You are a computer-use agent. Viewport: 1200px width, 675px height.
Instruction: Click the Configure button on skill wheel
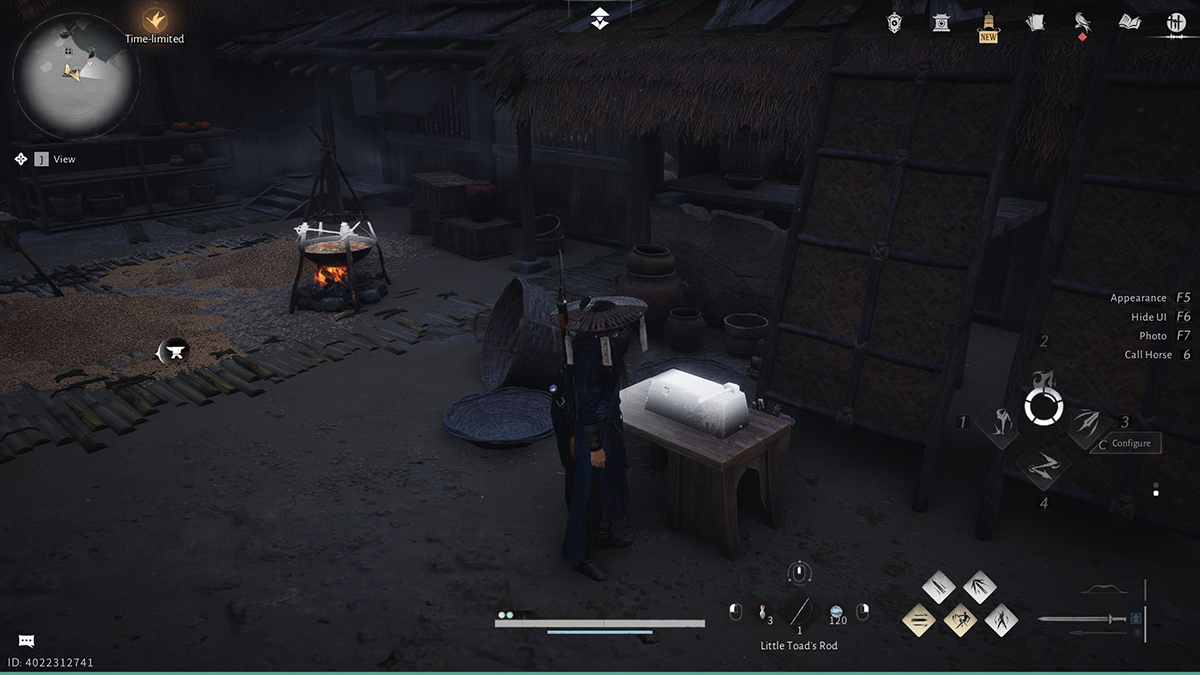click(x=1131, y=443)
